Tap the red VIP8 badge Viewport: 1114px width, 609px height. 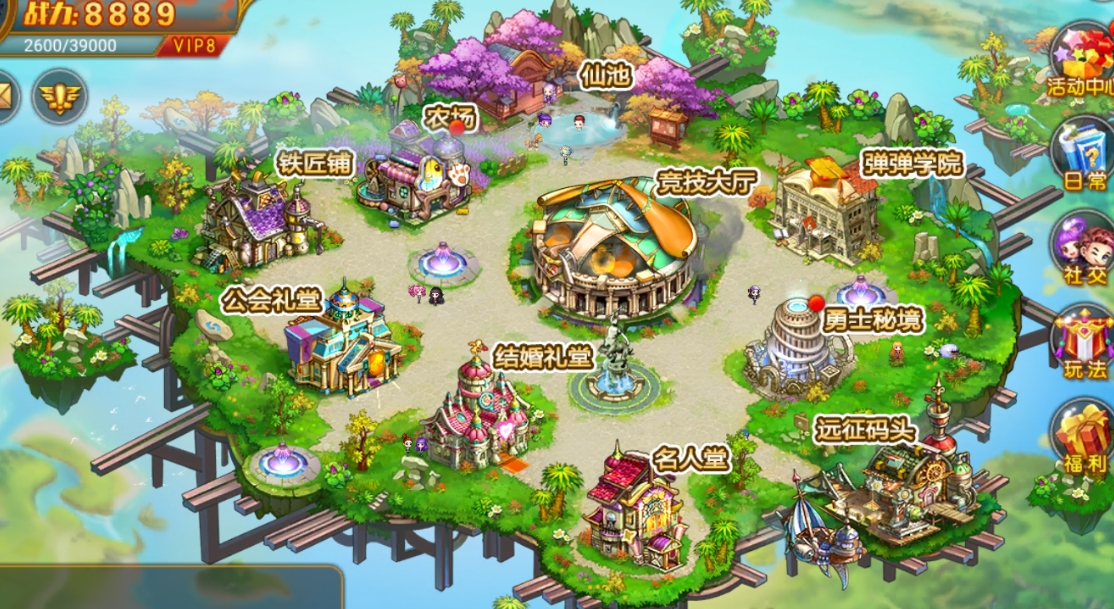pos(194,45)
